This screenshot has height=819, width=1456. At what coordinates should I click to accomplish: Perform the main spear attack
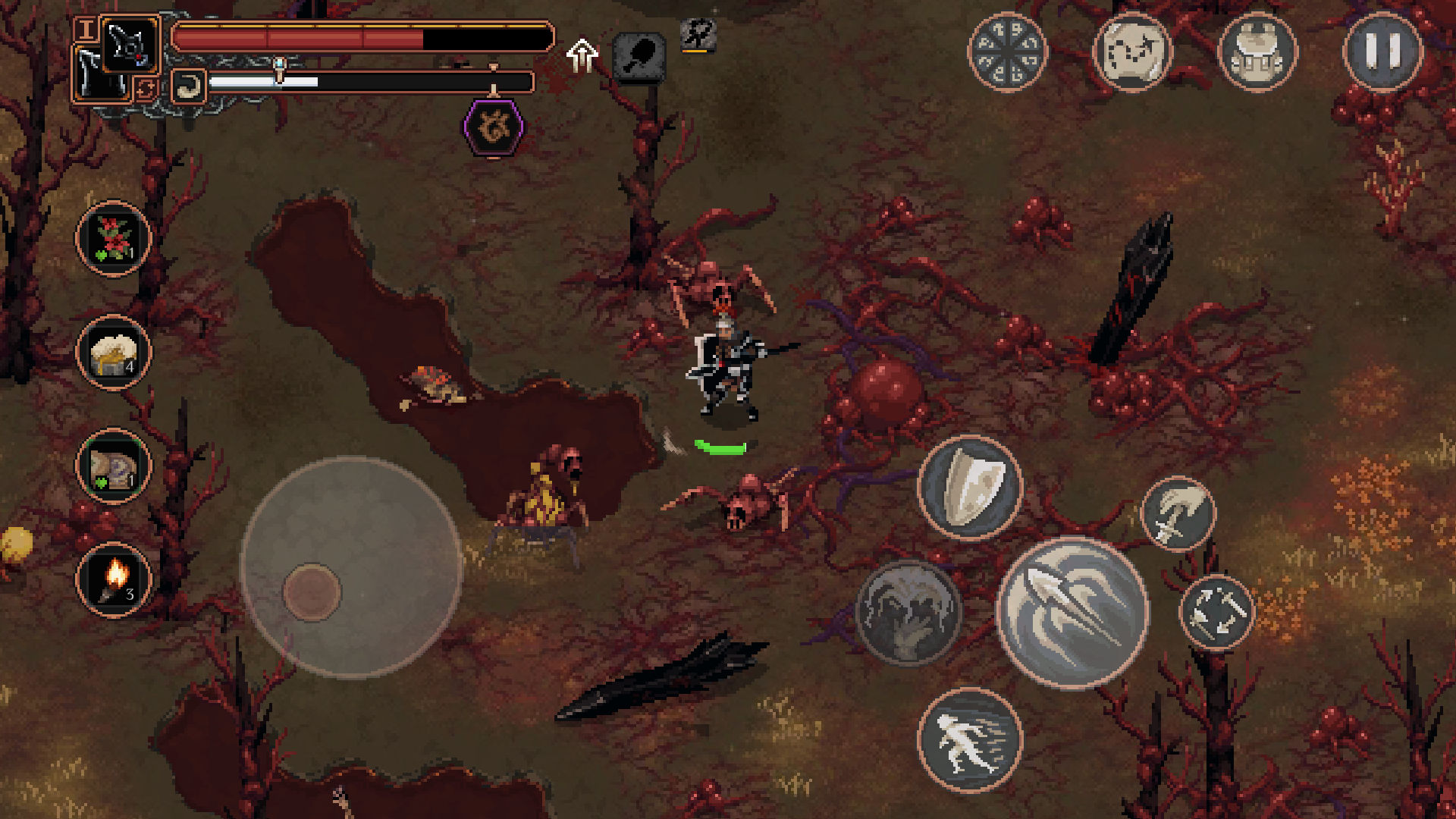1072,611
